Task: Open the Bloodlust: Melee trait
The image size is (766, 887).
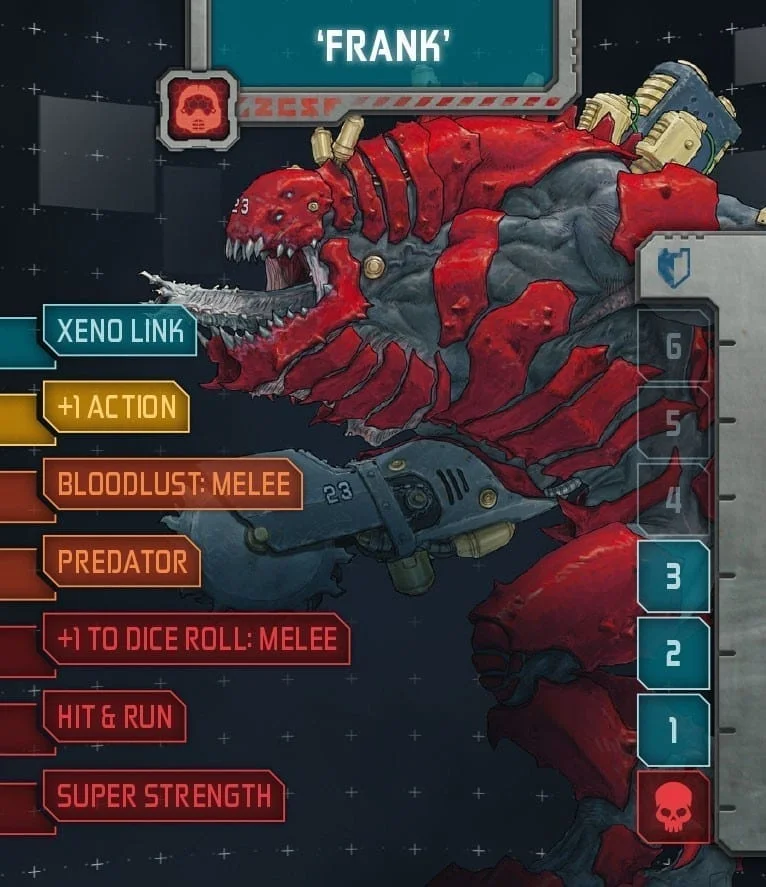Action: (x=172, y=485)
